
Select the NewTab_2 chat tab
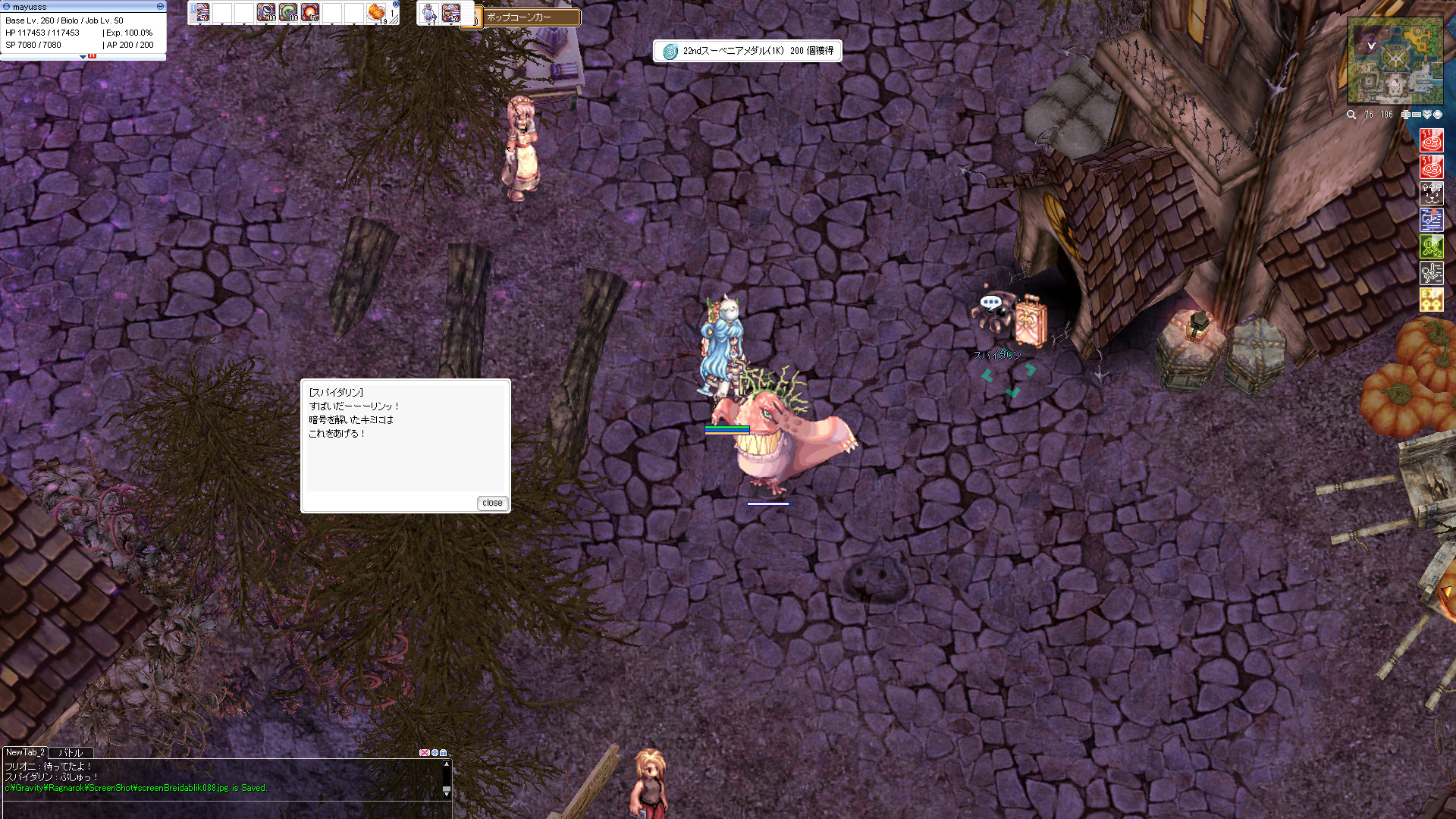point(25,752)
